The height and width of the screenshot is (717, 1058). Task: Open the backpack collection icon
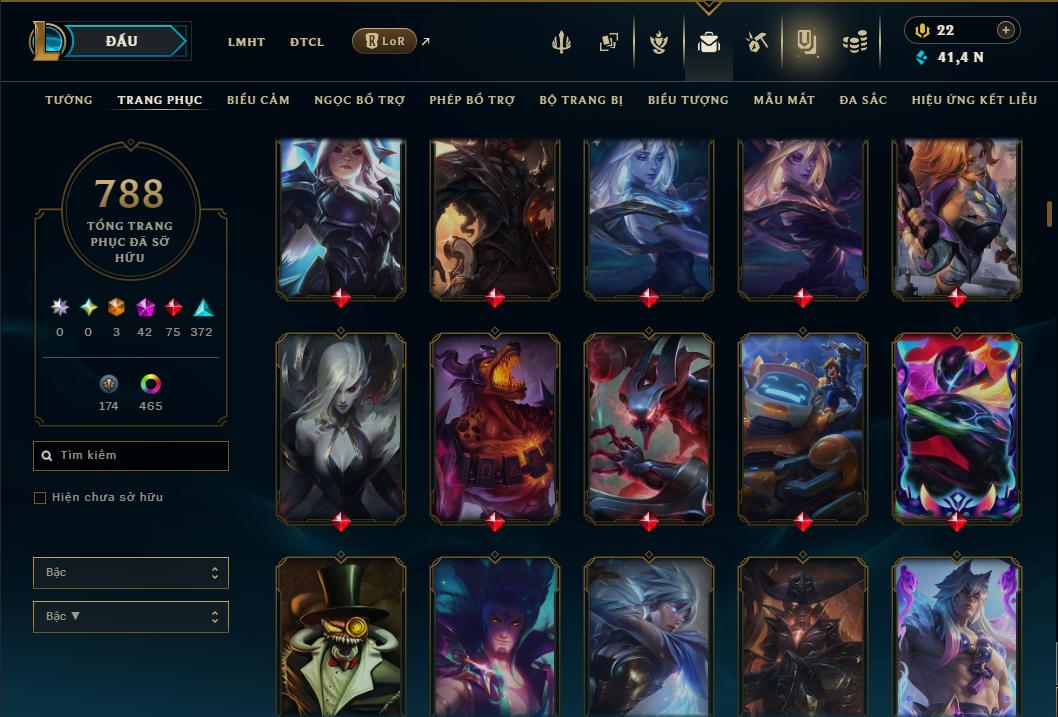pyautogui.click(x=709, y=42)
